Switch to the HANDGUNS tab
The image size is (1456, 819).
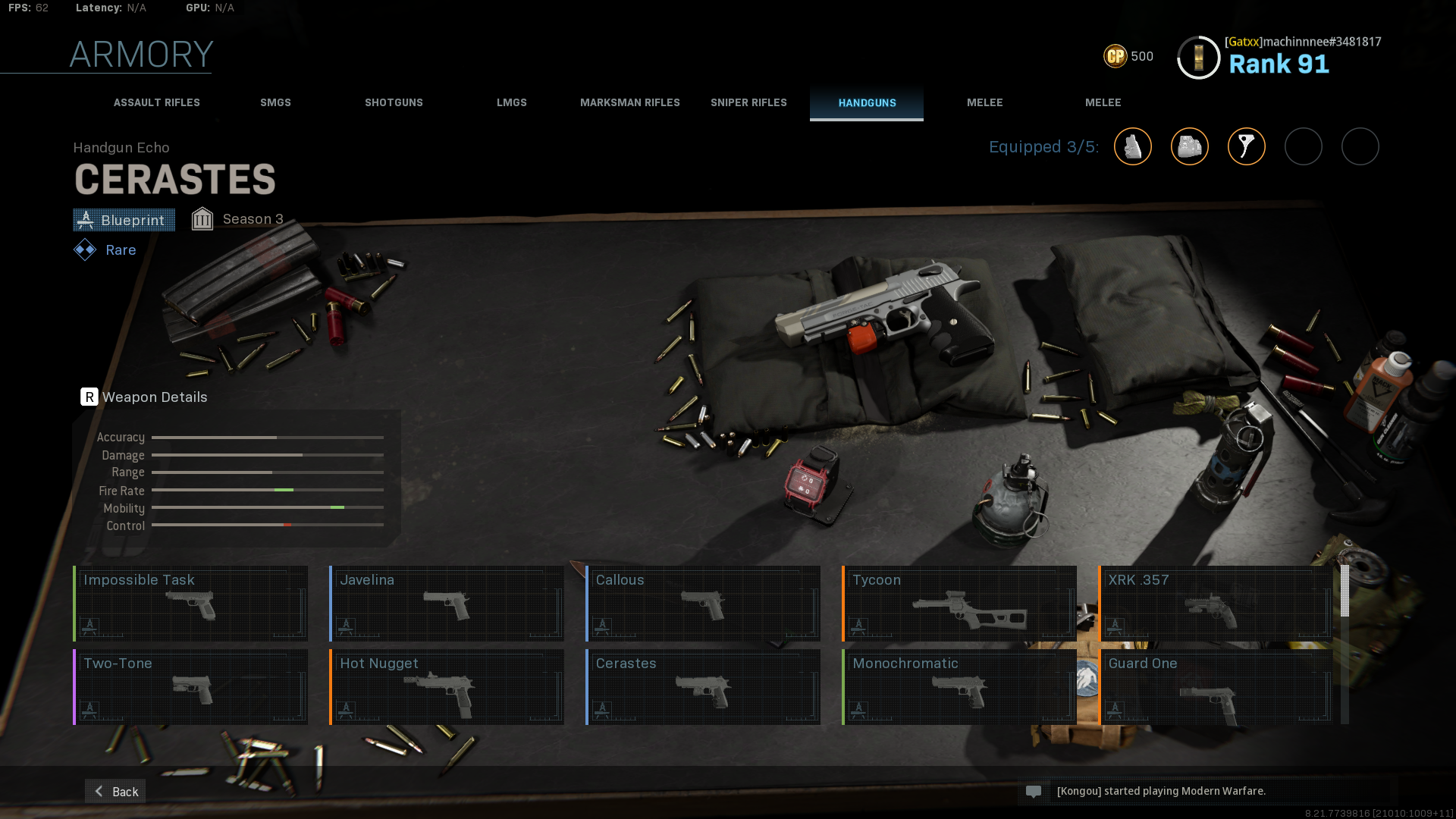[x=867, y=102]
